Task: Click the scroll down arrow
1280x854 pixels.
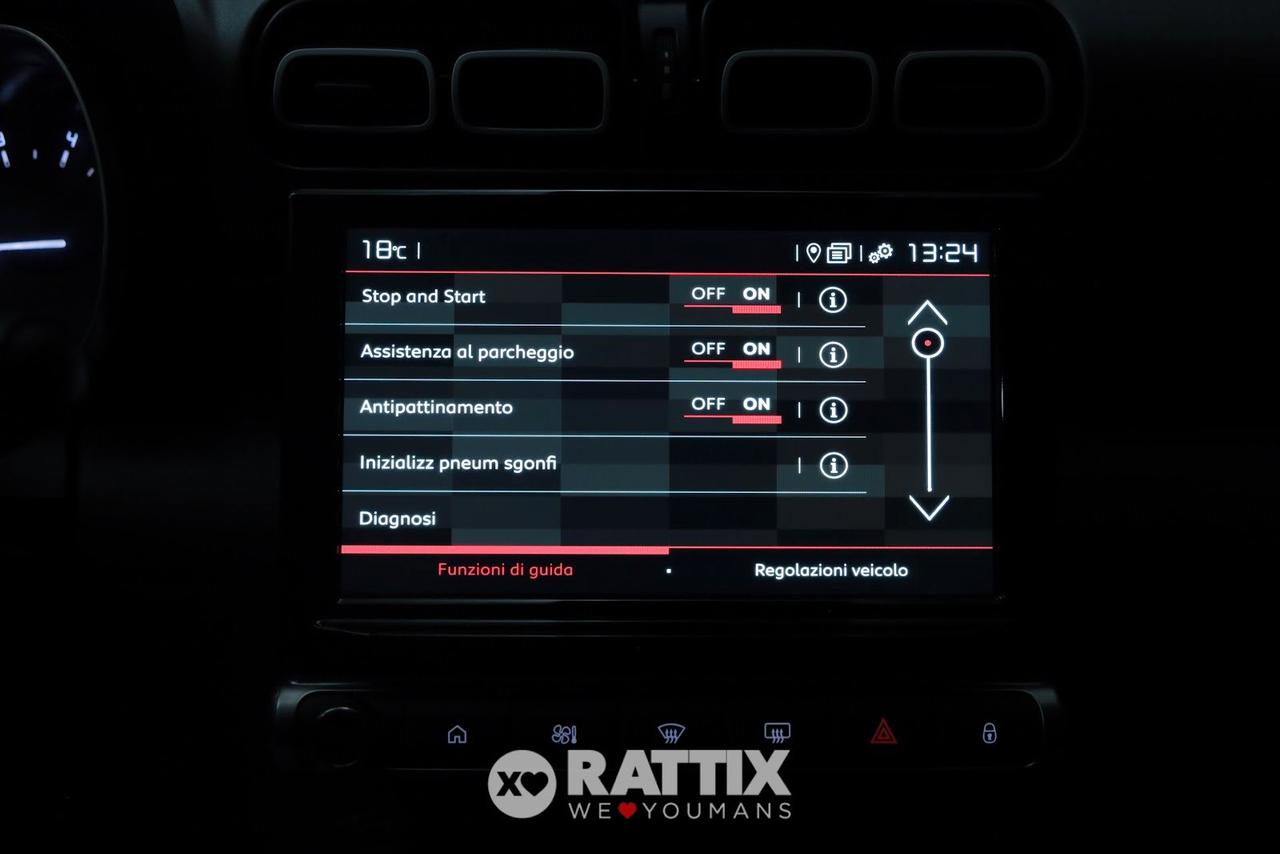Action: (929, 508)
